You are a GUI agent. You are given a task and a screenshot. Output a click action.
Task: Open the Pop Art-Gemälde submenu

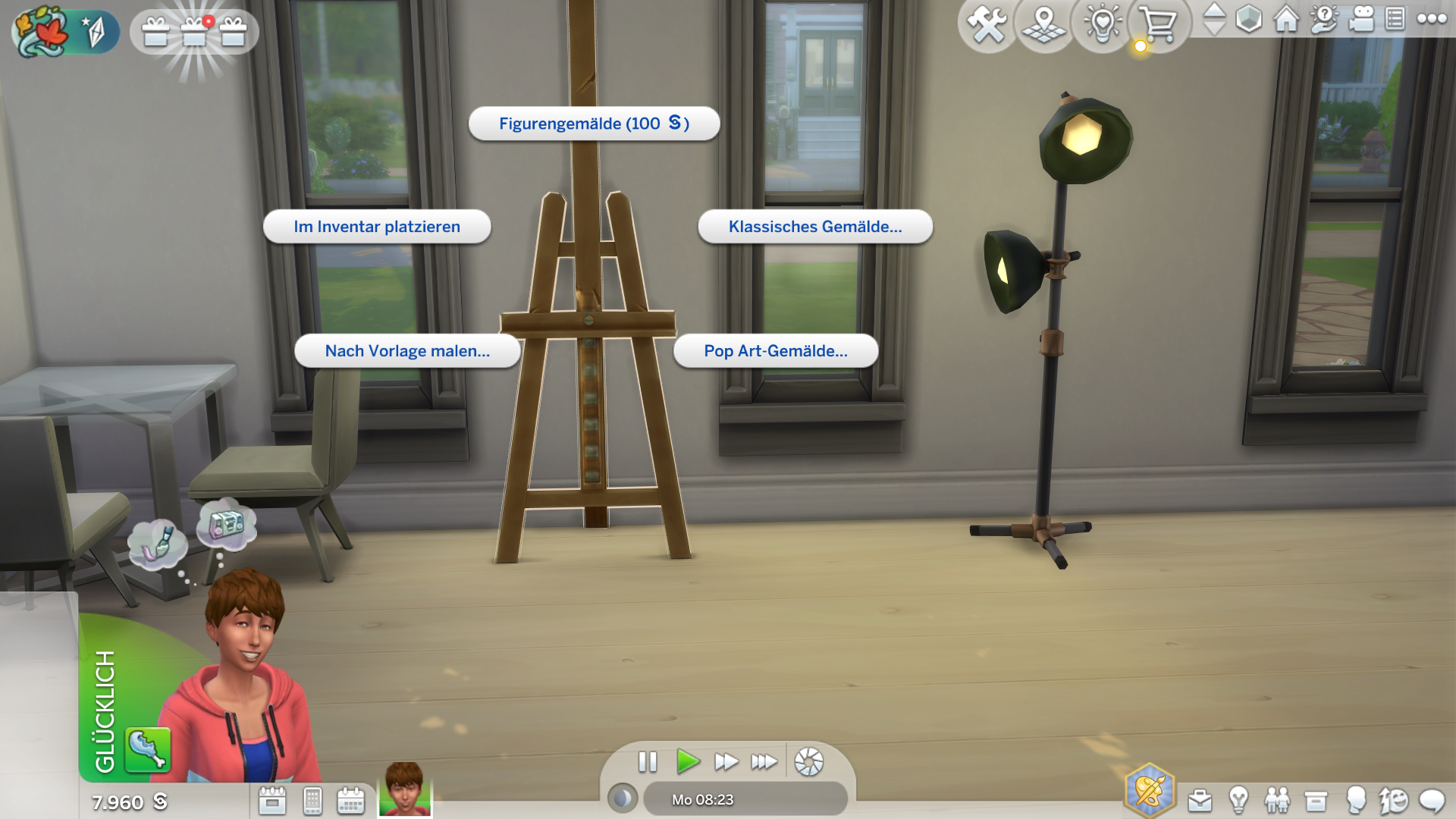point(776,351)
